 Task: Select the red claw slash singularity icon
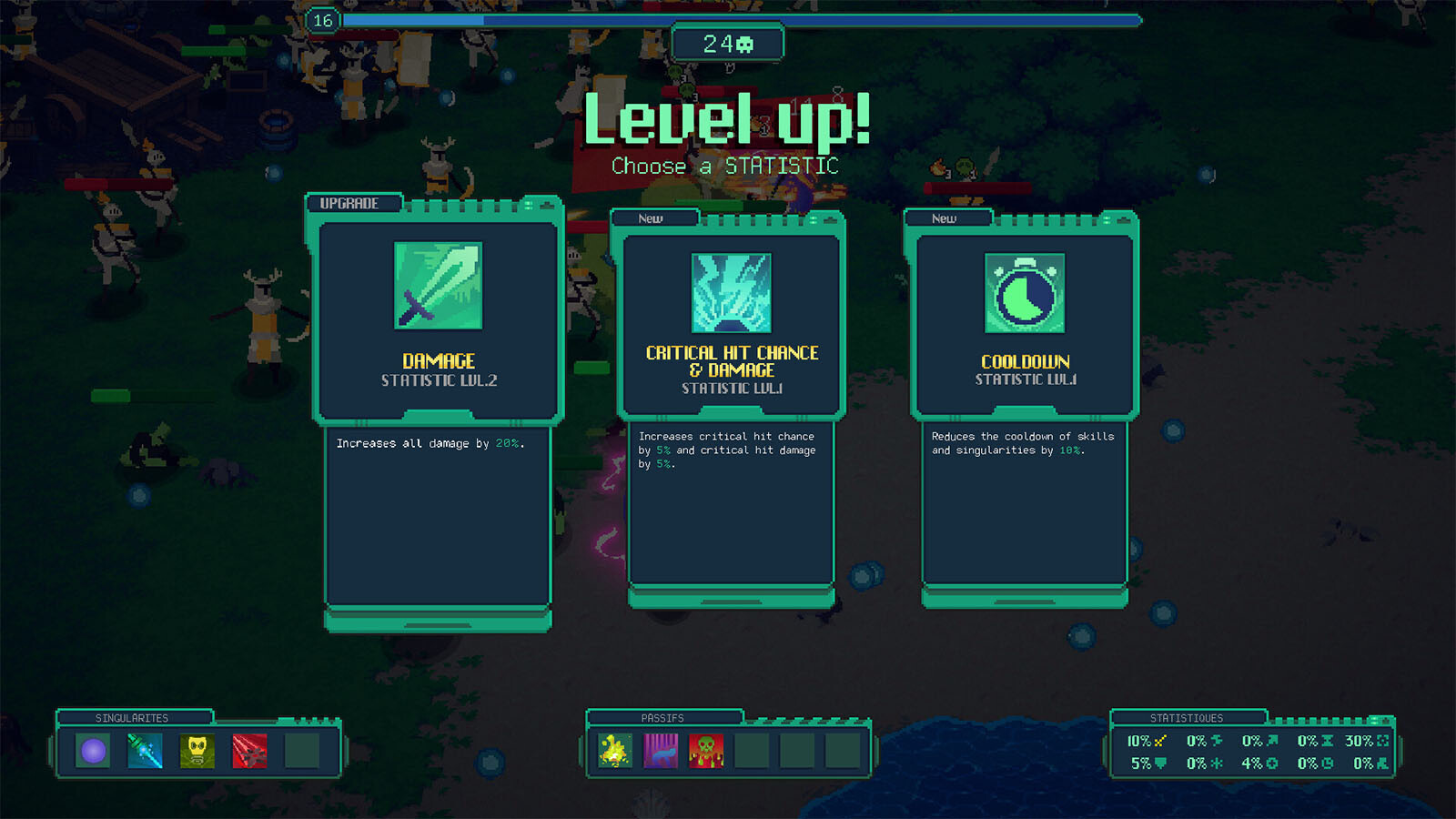click(x=249, y=752)
